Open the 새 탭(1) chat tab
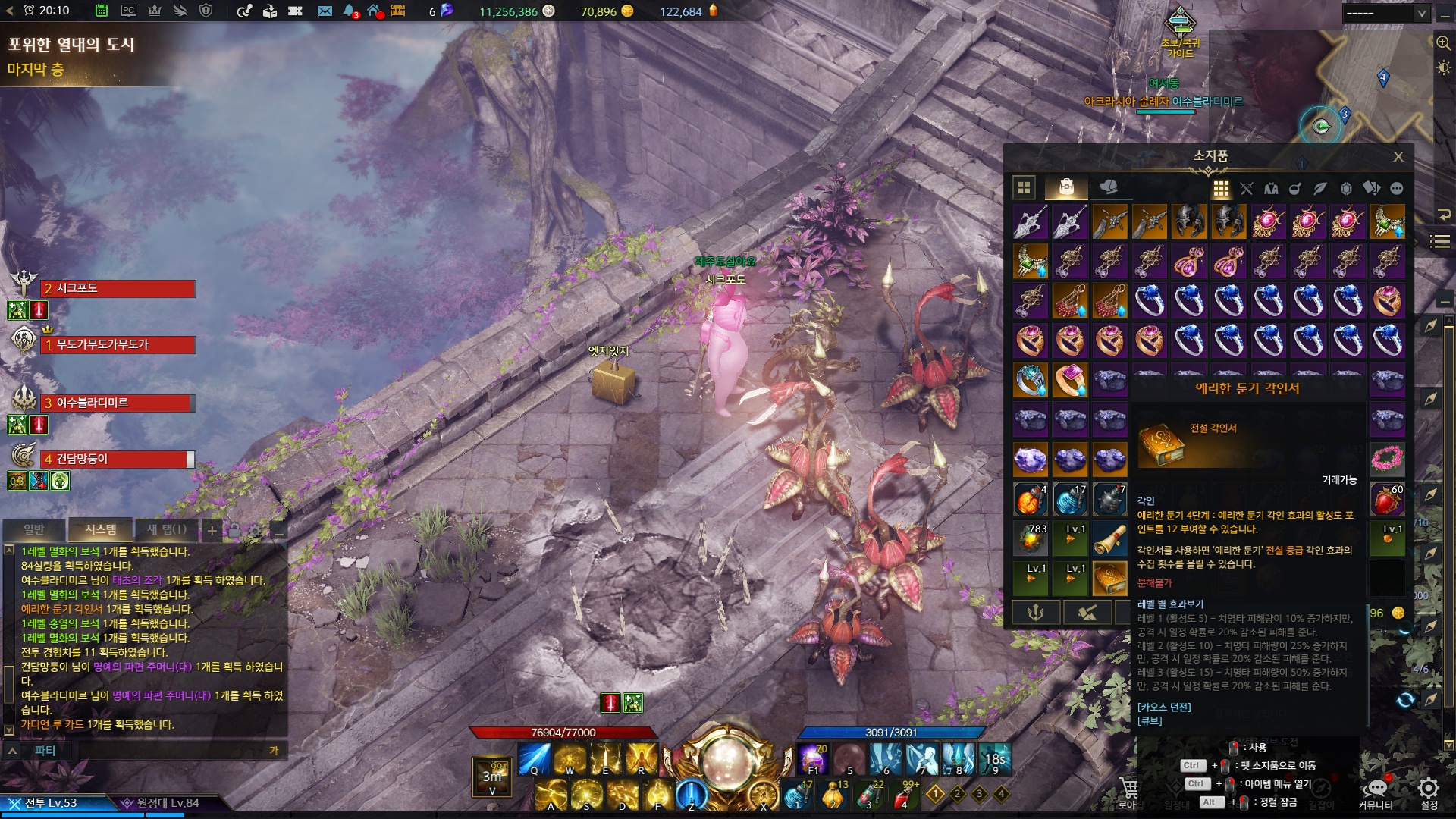The width and height of the screenshot is (1456, 819). (166, 529)
